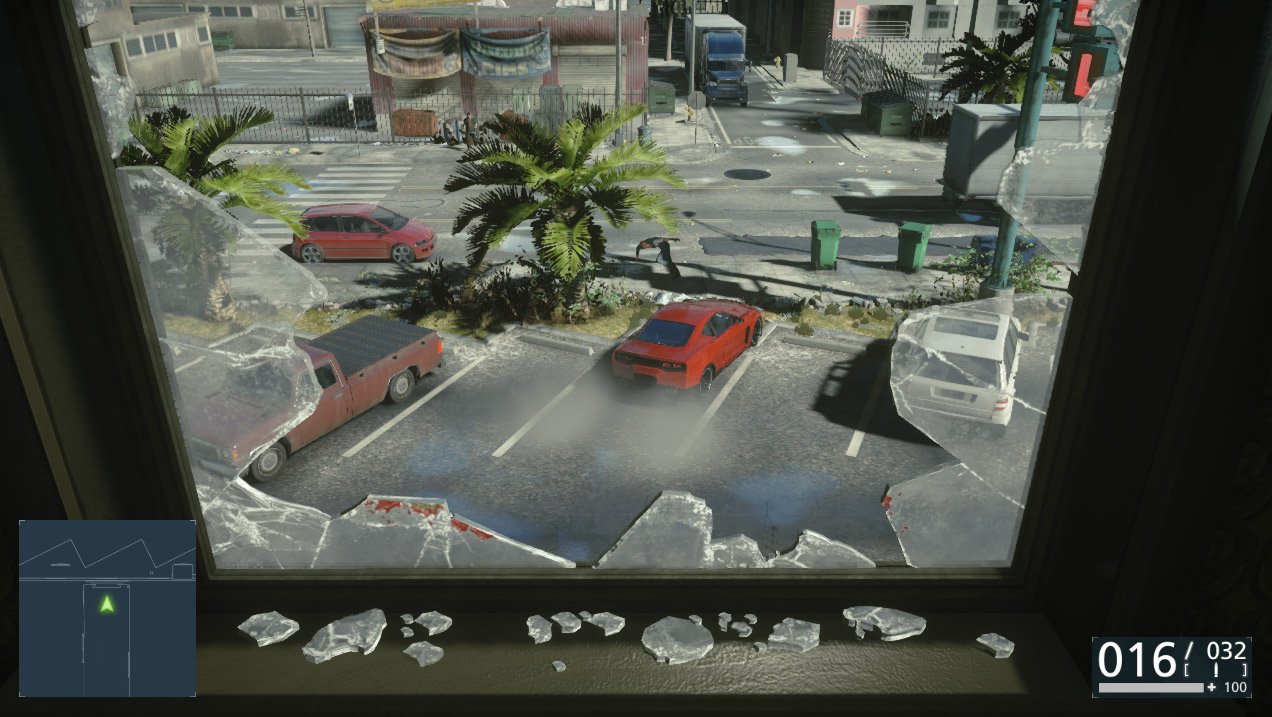Select the green player arrow on minimap
This screenshot has height=717, width=1272.
click(107, 604)
